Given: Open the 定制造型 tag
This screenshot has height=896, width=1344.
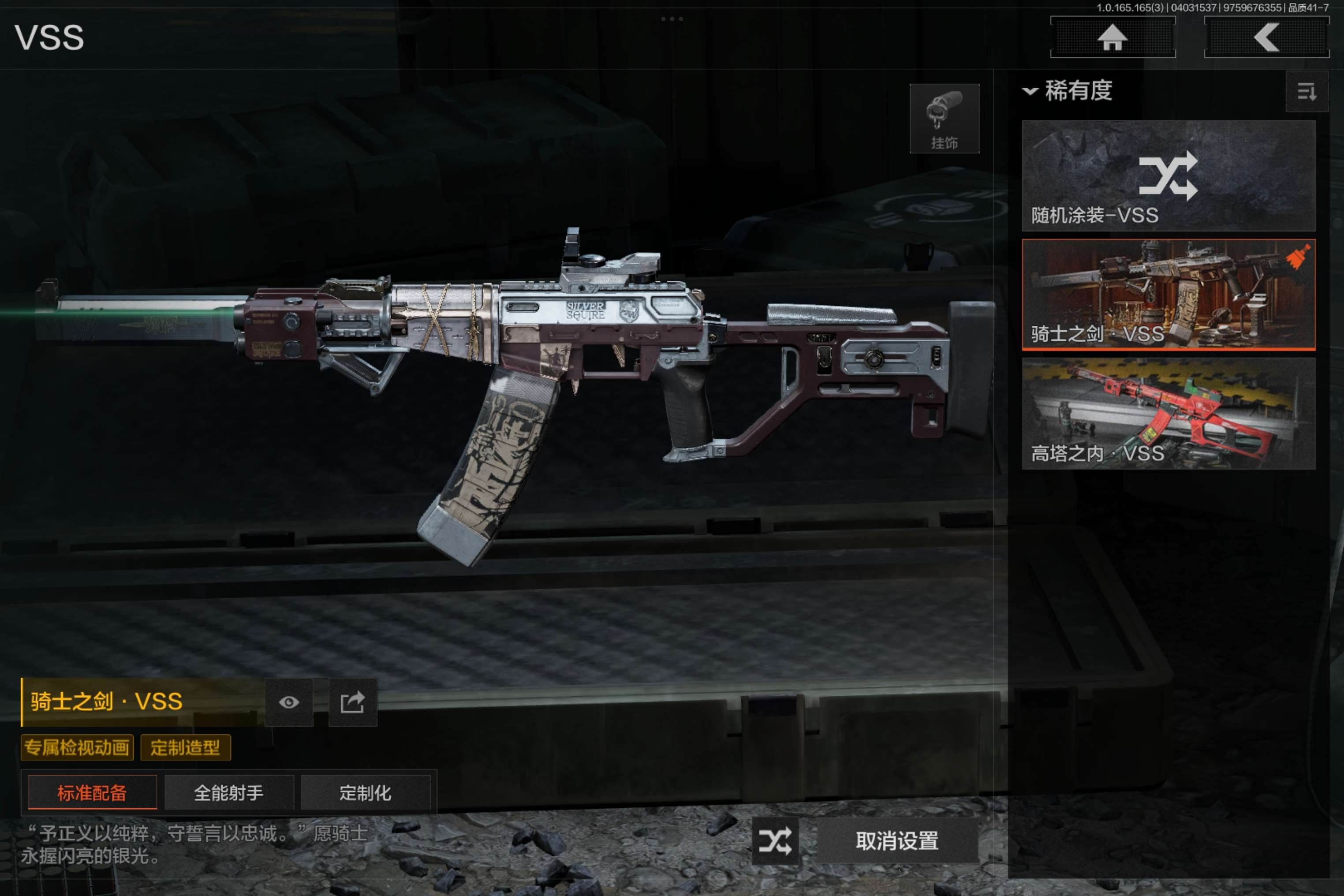Looking at the screenshot, I should pyautogui.click(x=185, y=747).
